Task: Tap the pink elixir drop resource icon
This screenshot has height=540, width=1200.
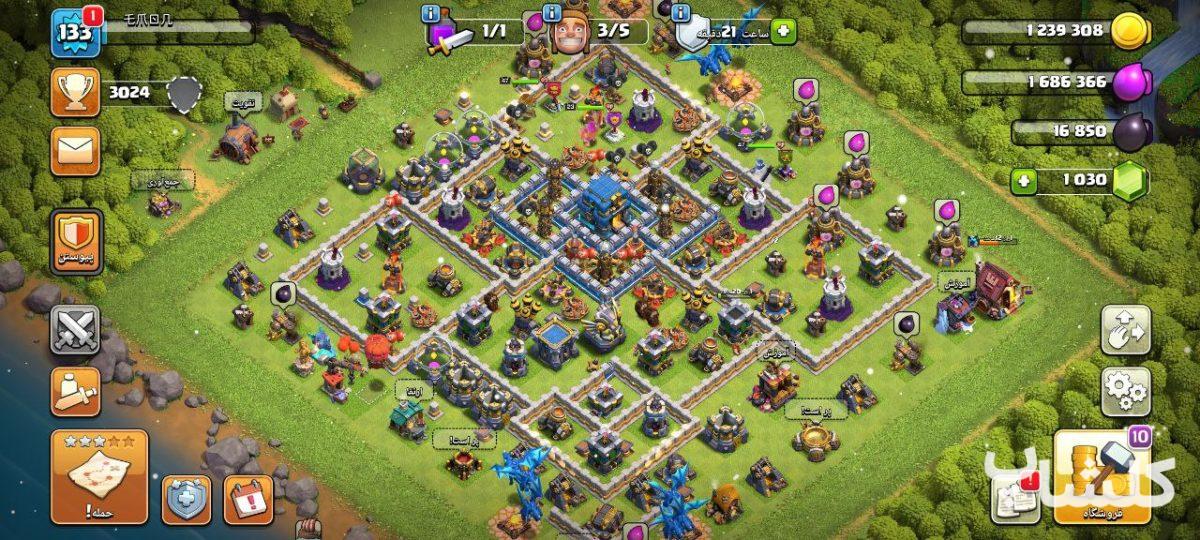Action: click(1131, 81)
